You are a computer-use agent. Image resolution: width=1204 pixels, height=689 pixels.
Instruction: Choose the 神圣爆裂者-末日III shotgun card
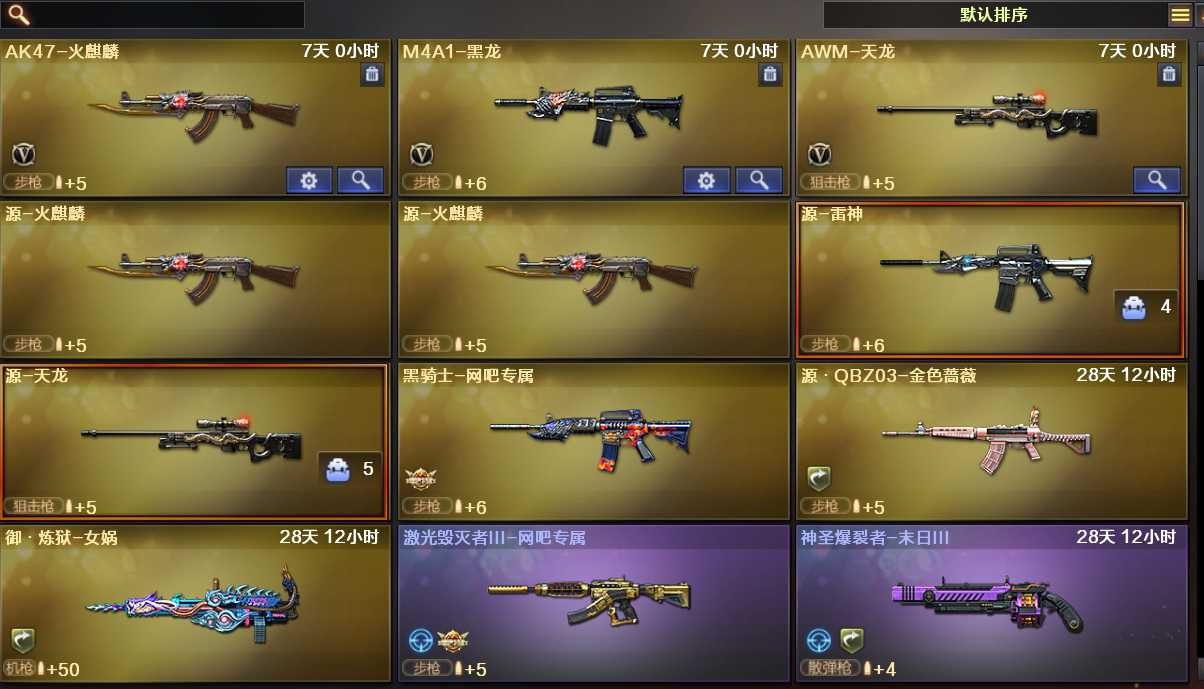click(989, 603)
